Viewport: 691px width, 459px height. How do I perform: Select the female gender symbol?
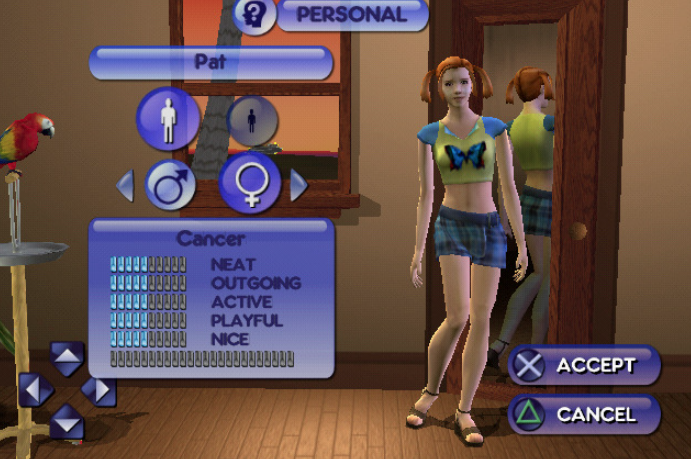click(x=249, y=182)
